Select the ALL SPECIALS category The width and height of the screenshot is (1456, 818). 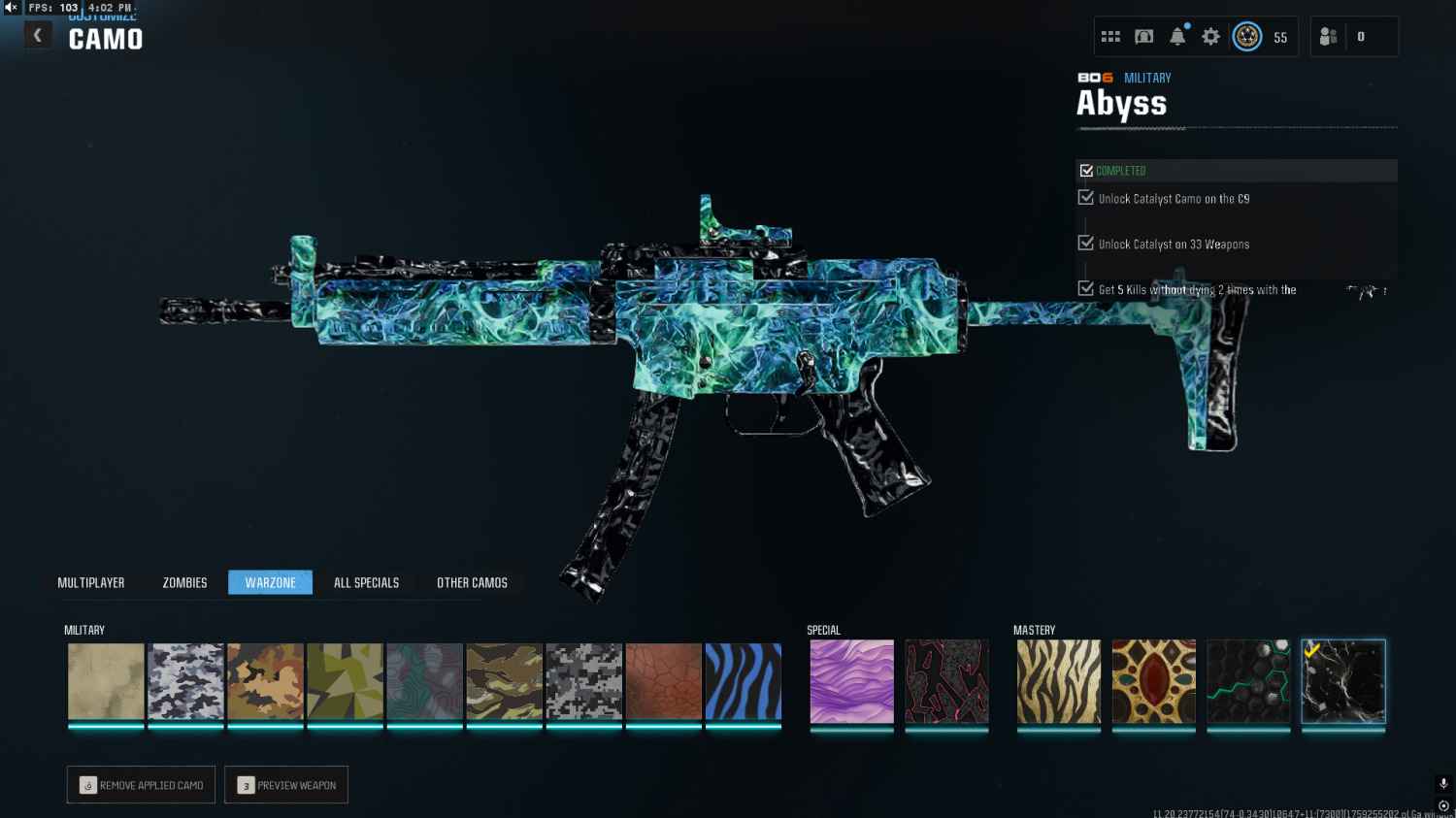click(x=366, y=582)
